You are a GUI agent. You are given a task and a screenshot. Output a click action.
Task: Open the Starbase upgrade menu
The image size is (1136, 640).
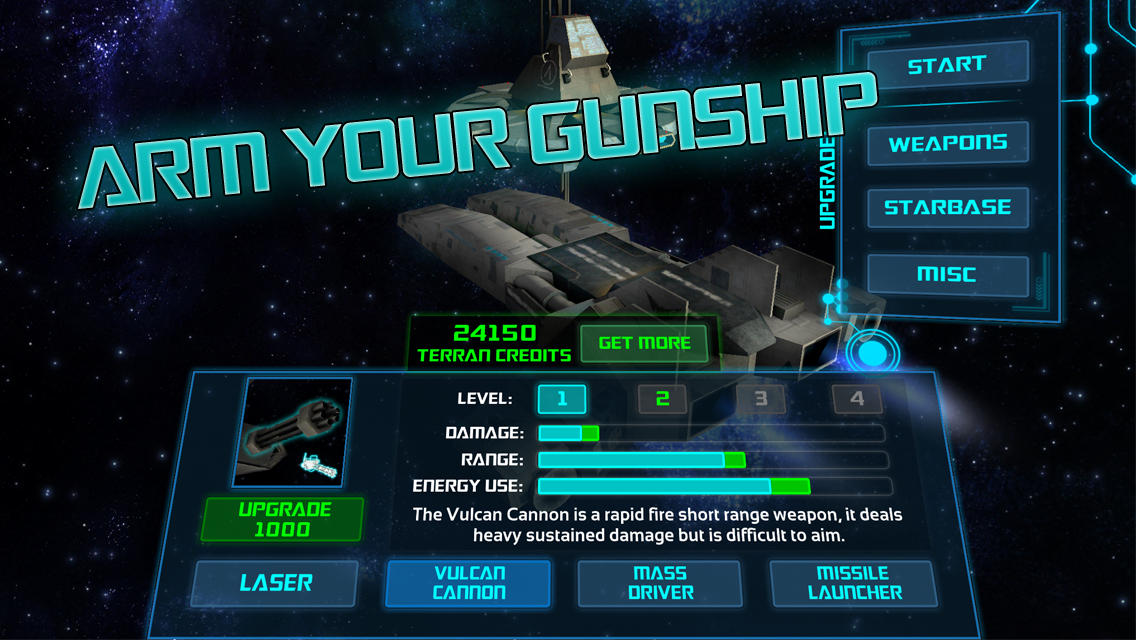pos(947,208)
